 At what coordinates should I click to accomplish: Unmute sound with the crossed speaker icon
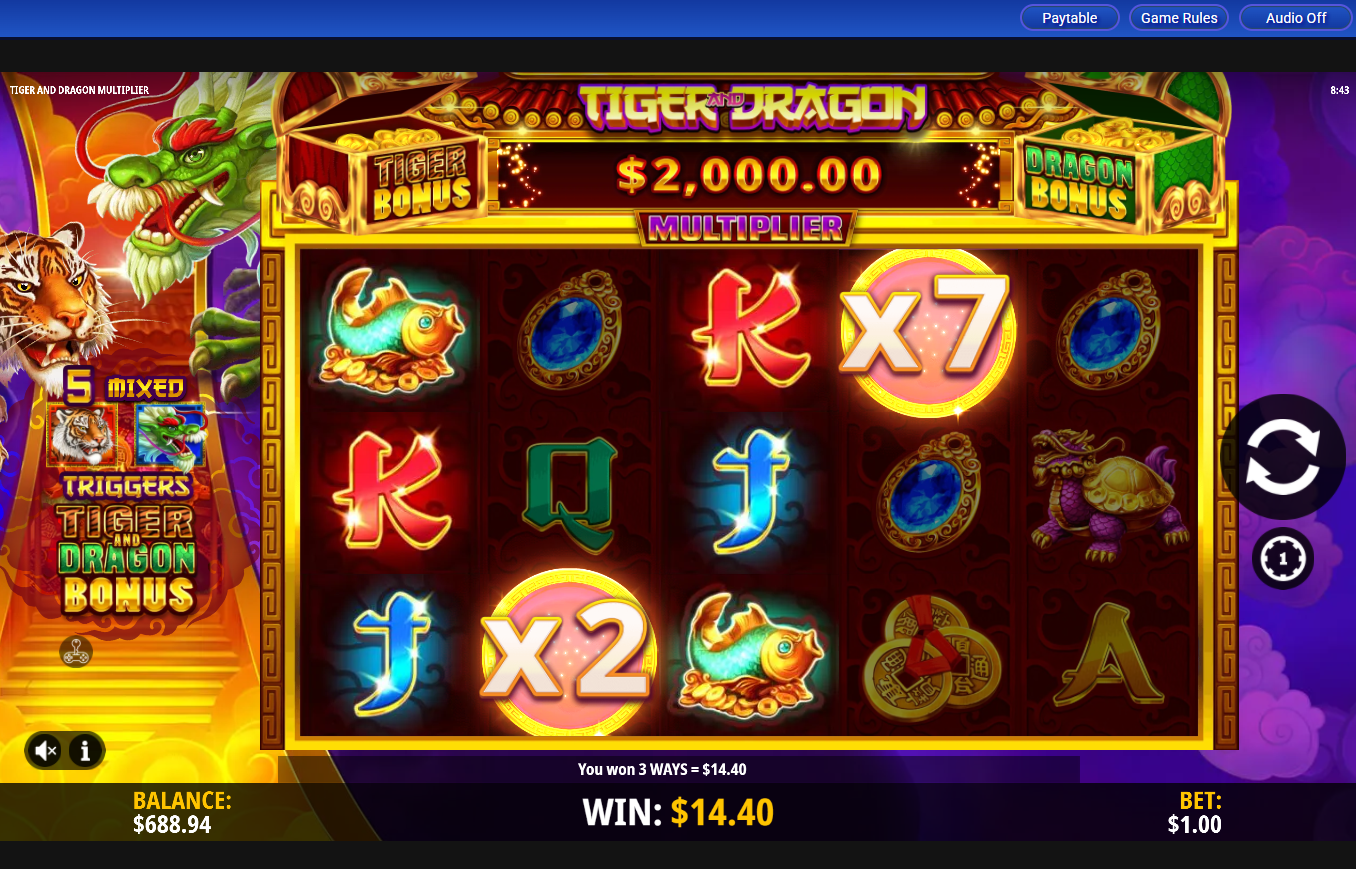tap(44, 750)
